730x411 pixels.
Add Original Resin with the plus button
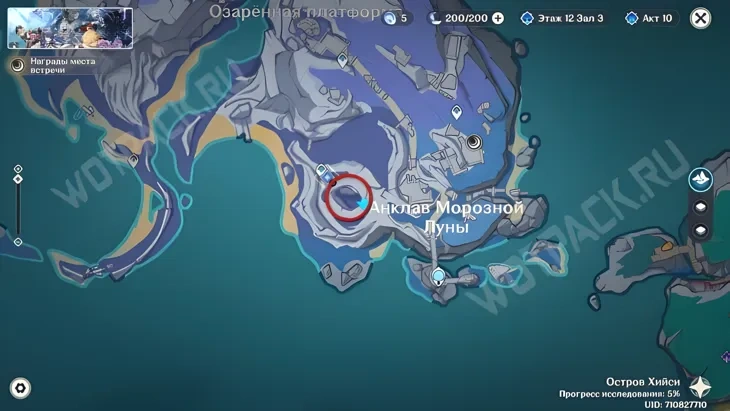pyautogui.click(x=498, y=18)
